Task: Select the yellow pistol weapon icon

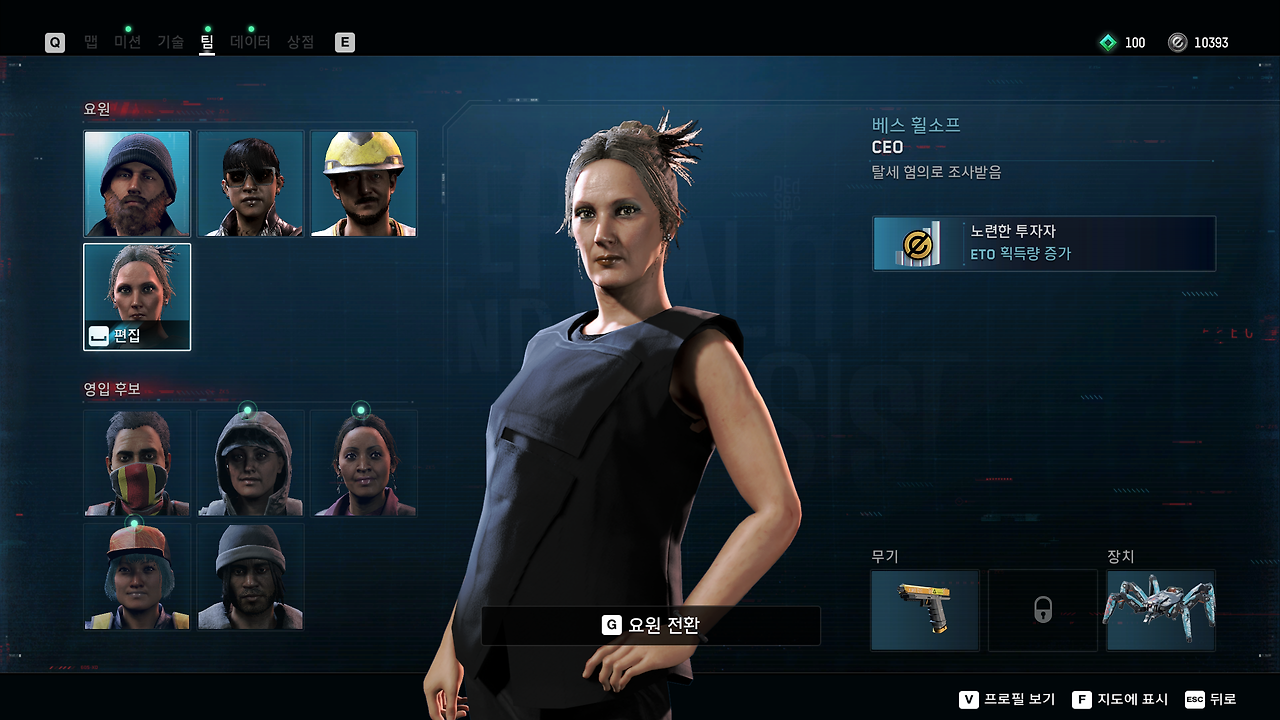Action: coord(924,608)
